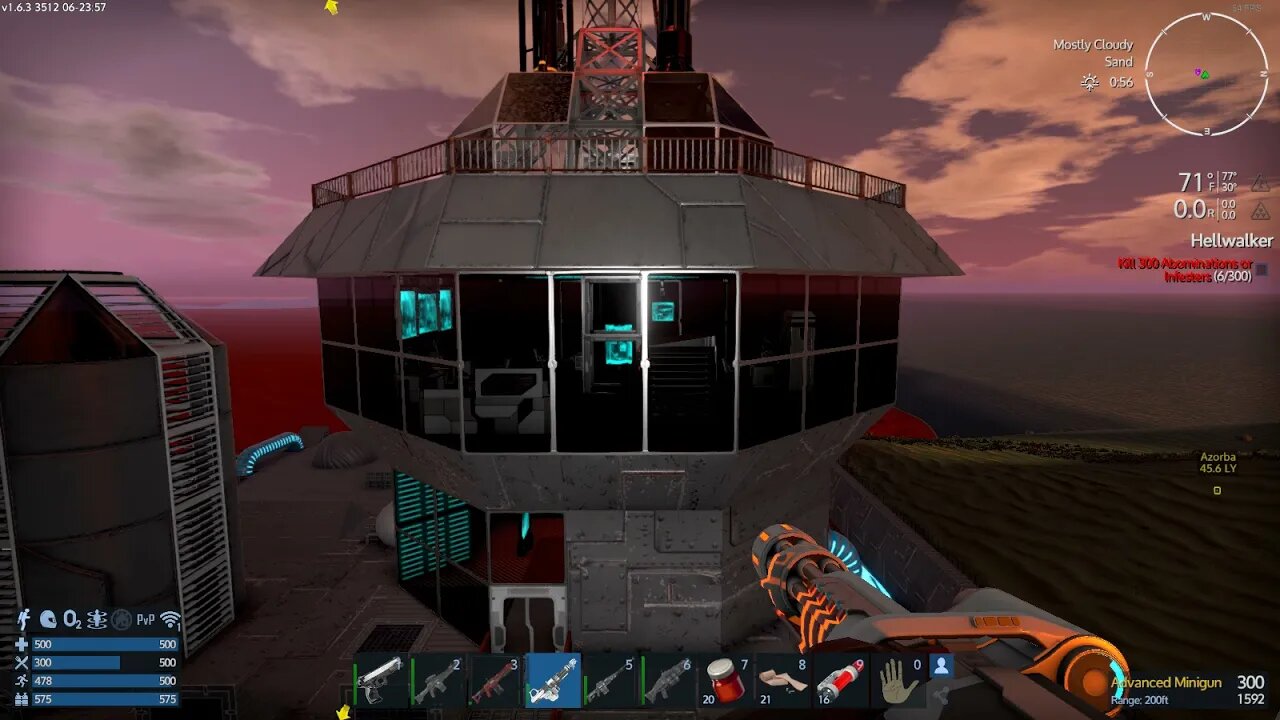The width and height of the screenshot is (1280, 720).
Task: Pick the red injector in slot 9
Action: [840, 681]
